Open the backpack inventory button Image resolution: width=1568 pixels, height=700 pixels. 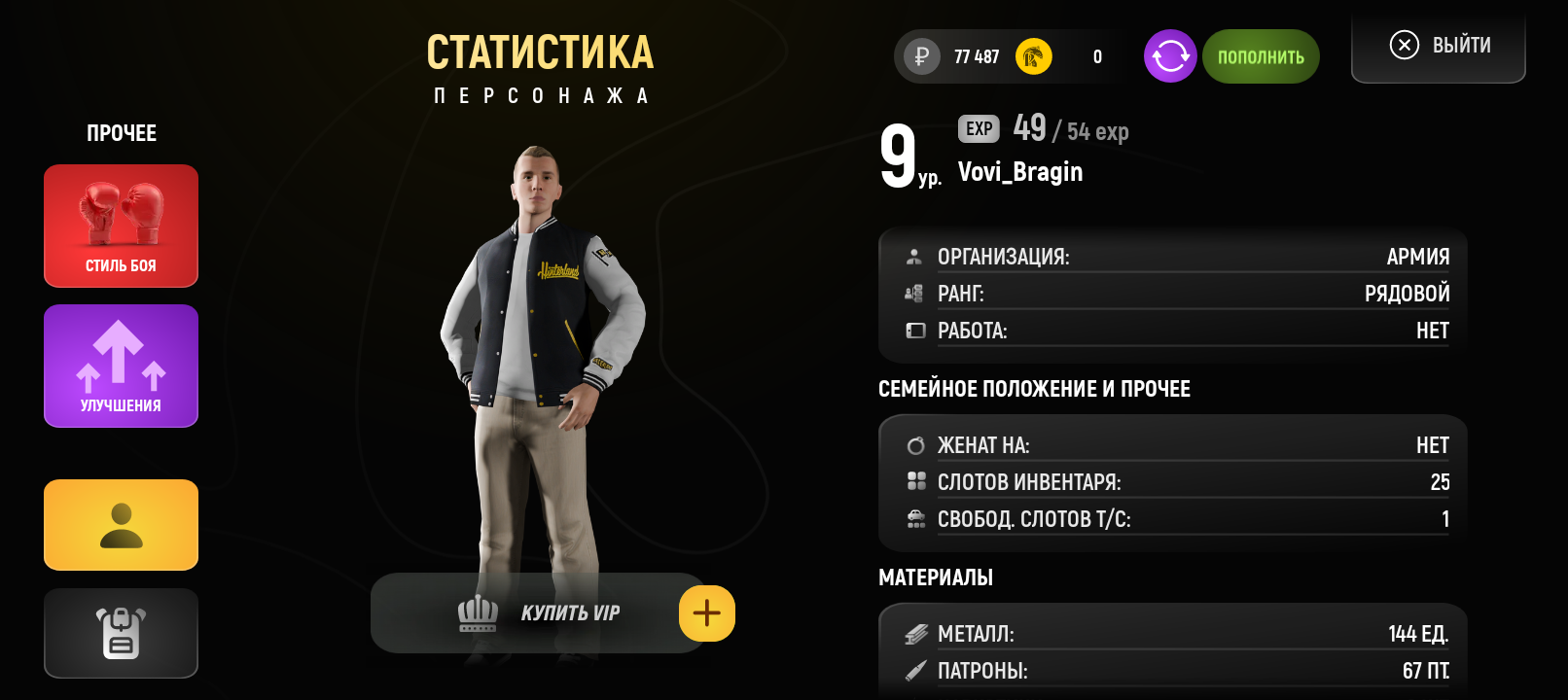[x=121, y=633]
